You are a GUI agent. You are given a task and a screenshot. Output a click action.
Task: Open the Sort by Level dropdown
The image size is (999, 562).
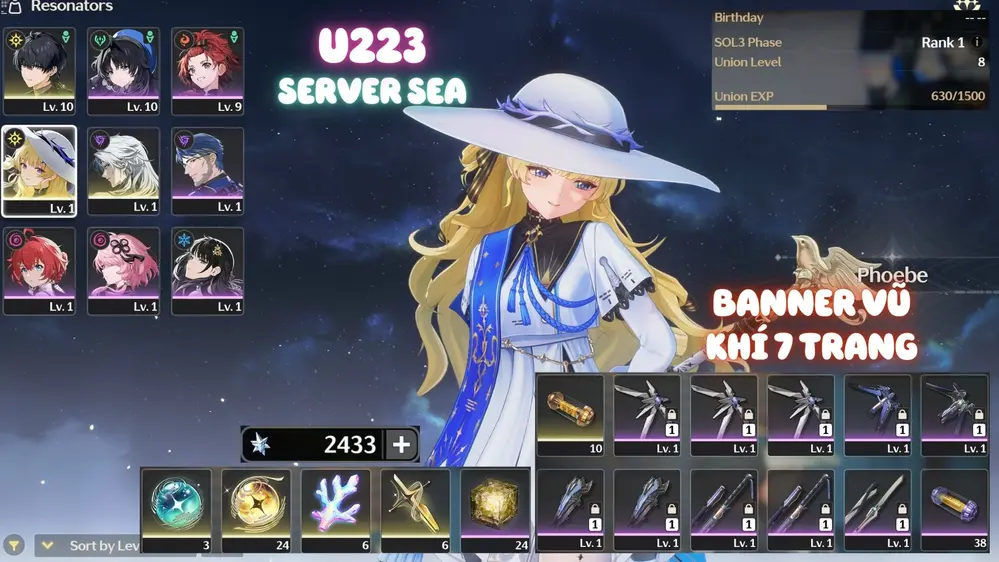click(x=91, y=546)
